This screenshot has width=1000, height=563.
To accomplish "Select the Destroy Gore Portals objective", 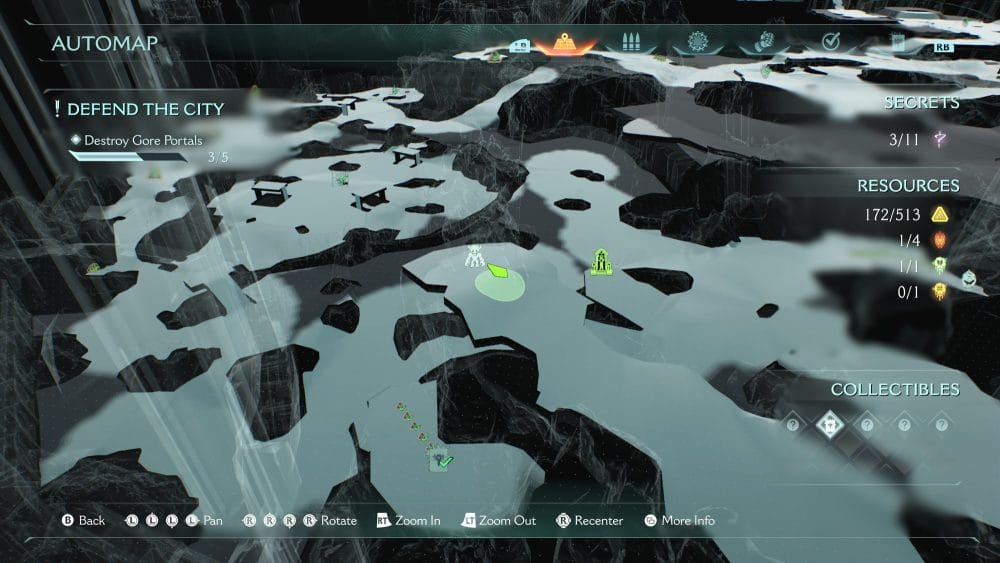I will click(x=142, y=141).
